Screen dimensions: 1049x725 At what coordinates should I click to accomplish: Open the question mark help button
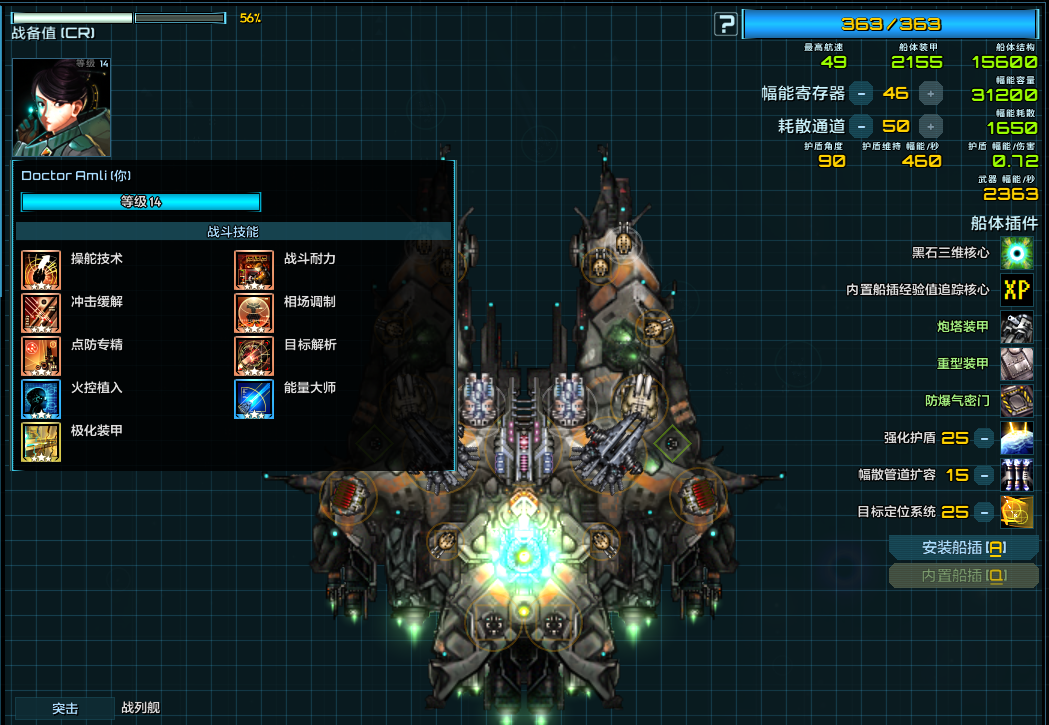point(726,24)
